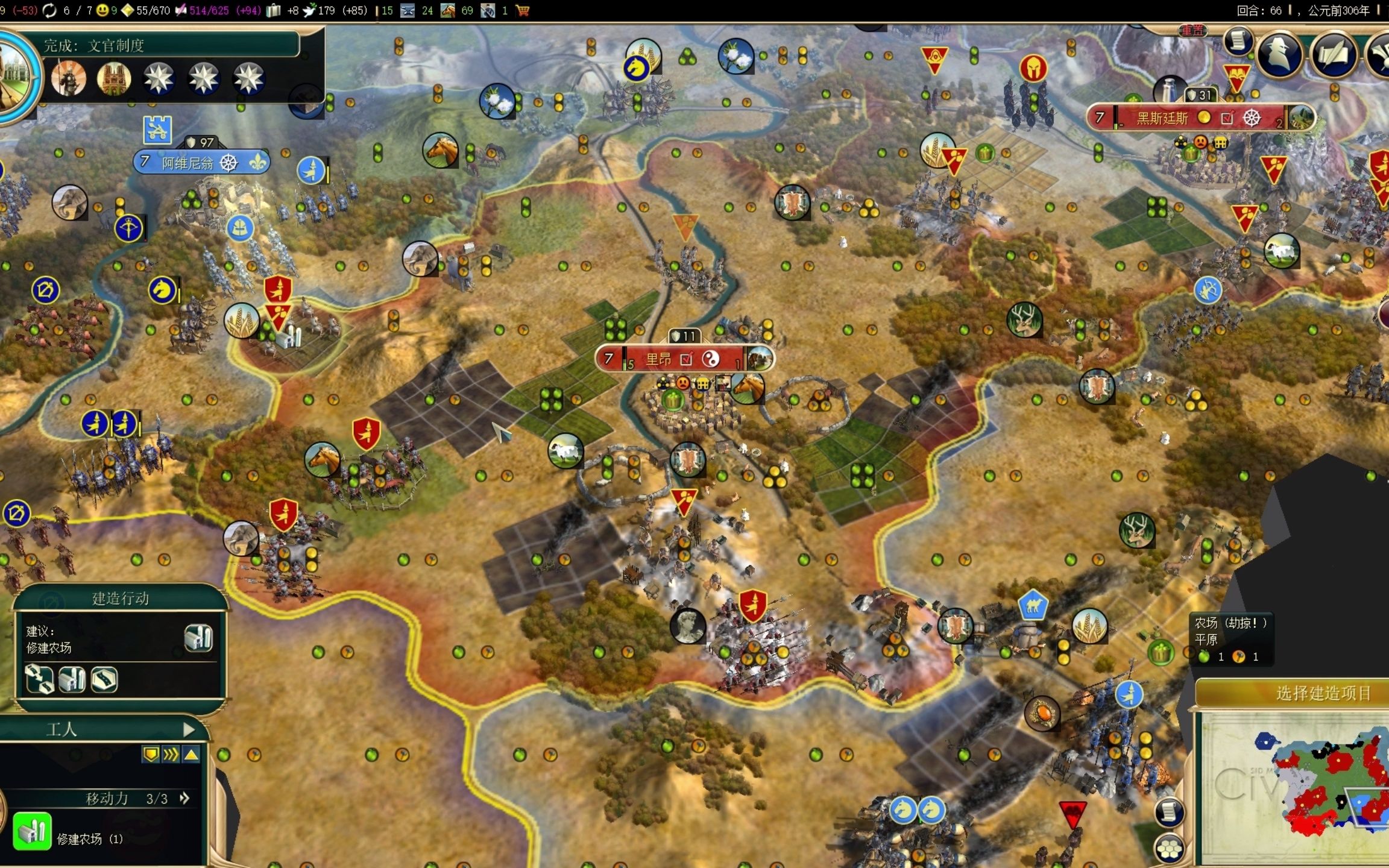
Task: Click the triple-chevron promotion icon
Action: (171, 754)
